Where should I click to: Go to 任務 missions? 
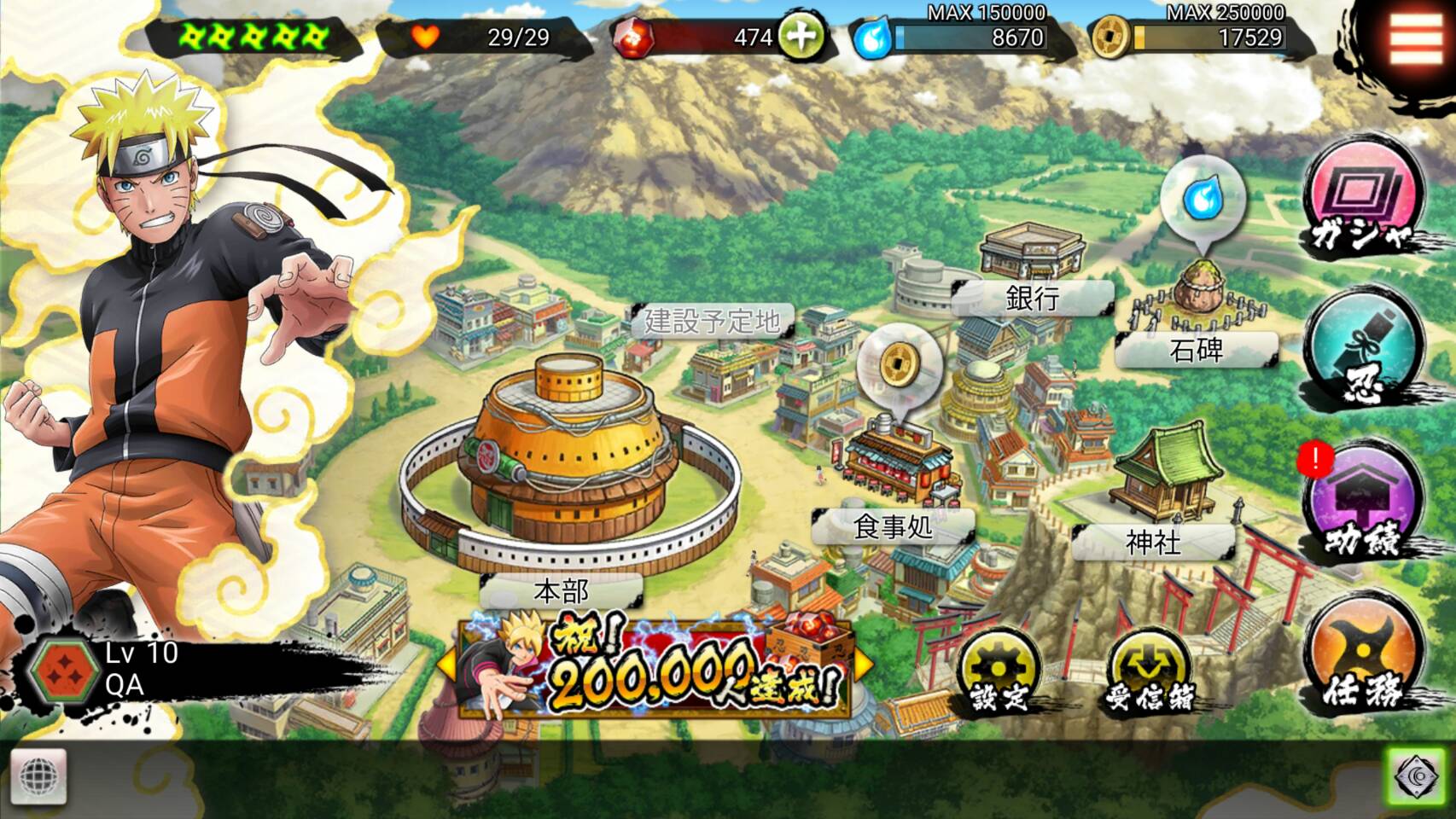pos(1364,660)
